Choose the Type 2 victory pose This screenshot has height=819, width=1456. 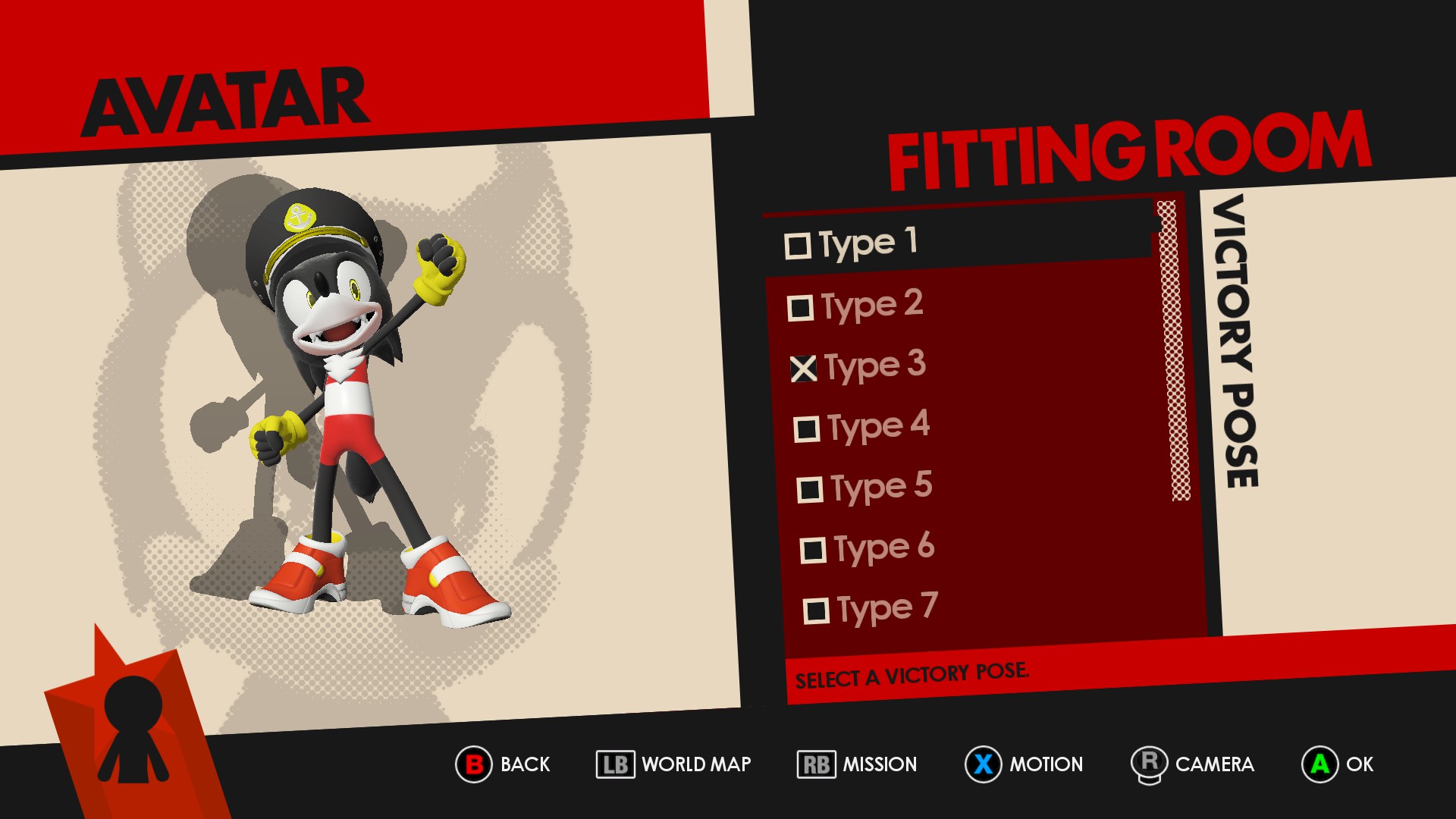point(857,306)
